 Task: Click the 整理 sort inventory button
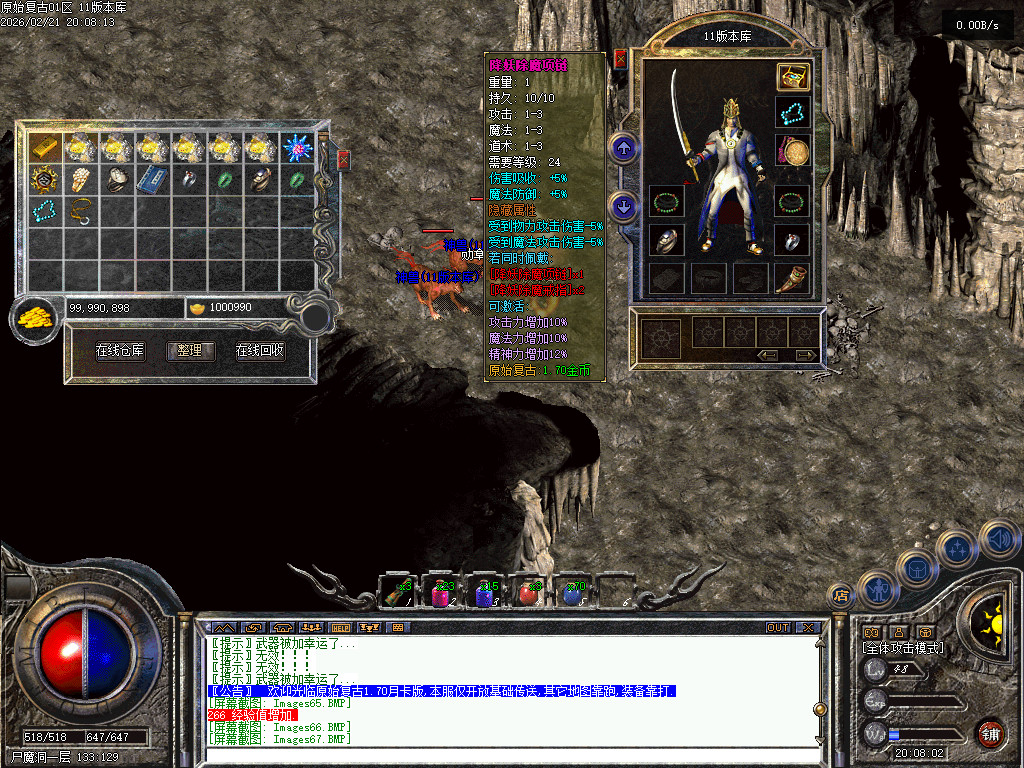(x=190, y=351)
